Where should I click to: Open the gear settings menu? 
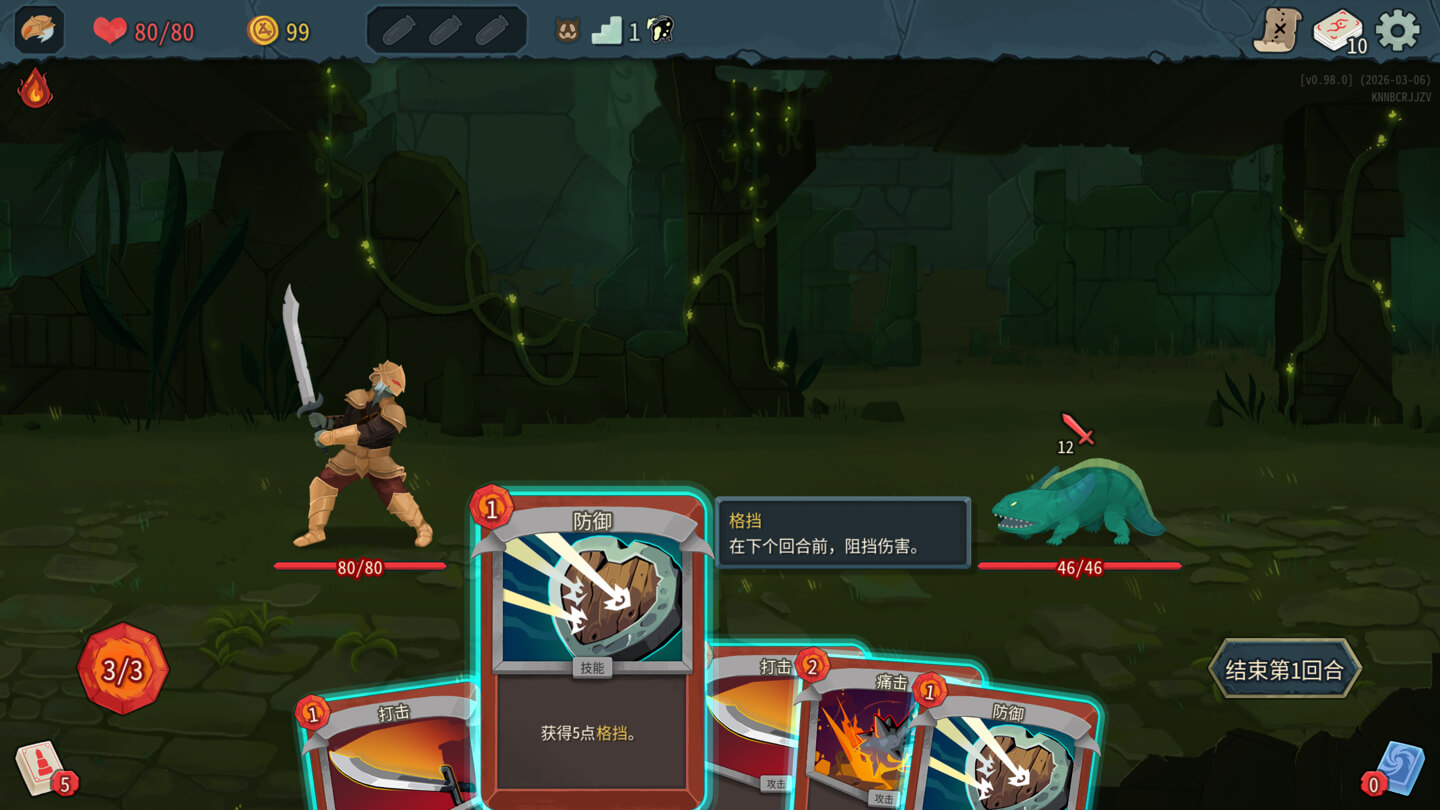[1397, 31]
